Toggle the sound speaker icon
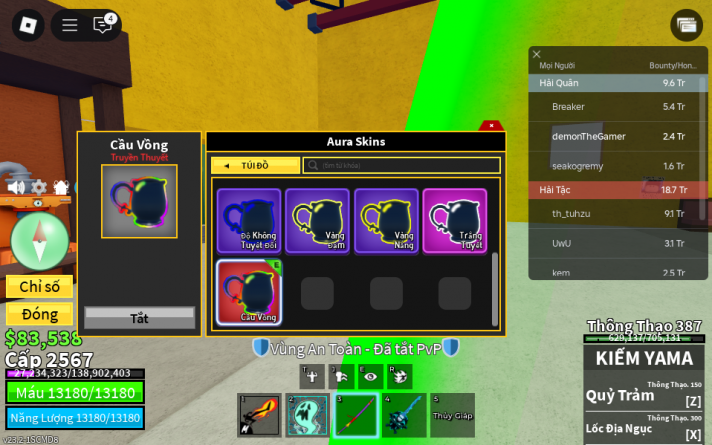This screenshot has height=445, width=712. [x=16, y=187]
